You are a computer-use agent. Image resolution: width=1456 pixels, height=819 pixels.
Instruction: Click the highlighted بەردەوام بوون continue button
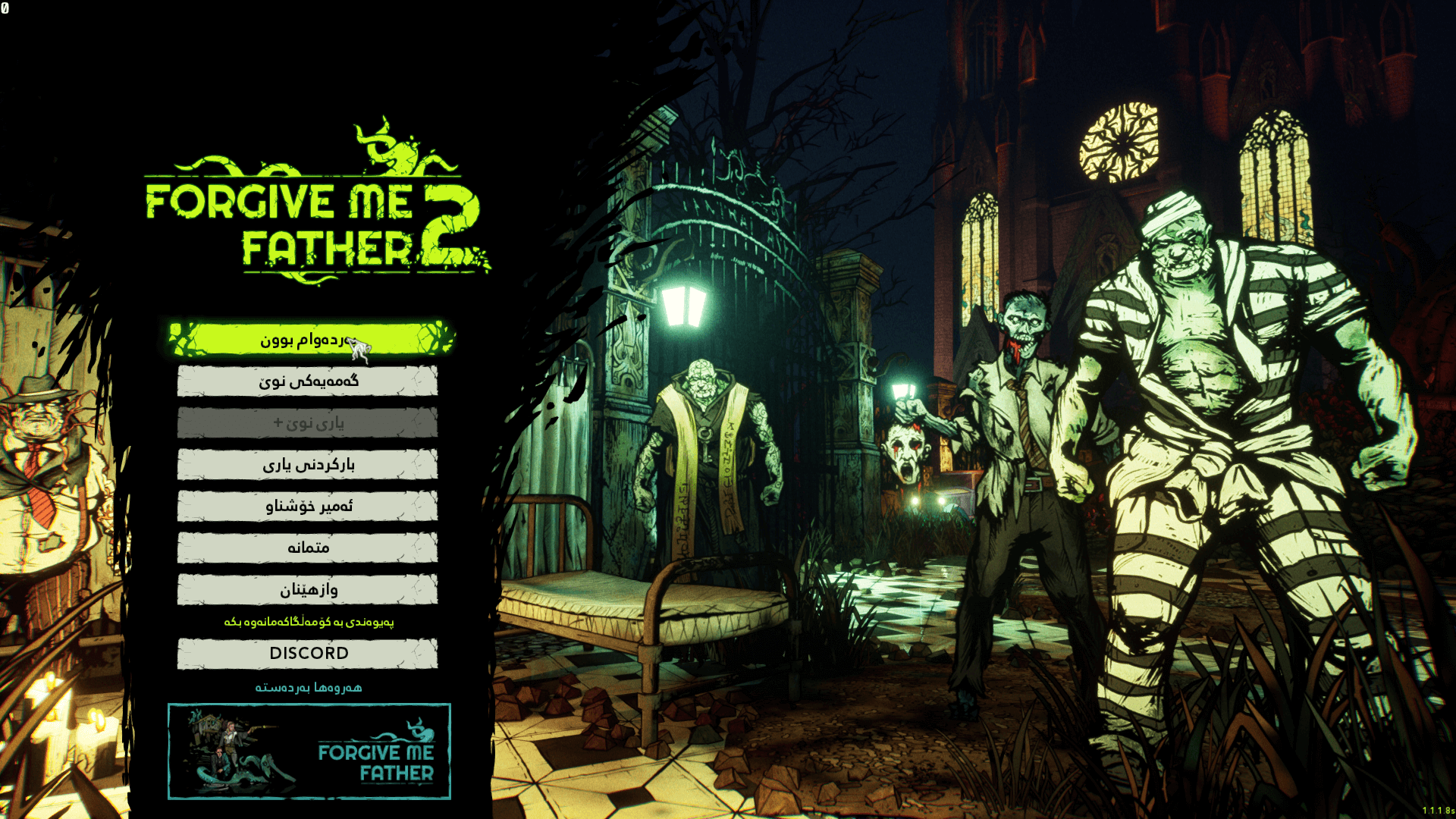(307, 340)
